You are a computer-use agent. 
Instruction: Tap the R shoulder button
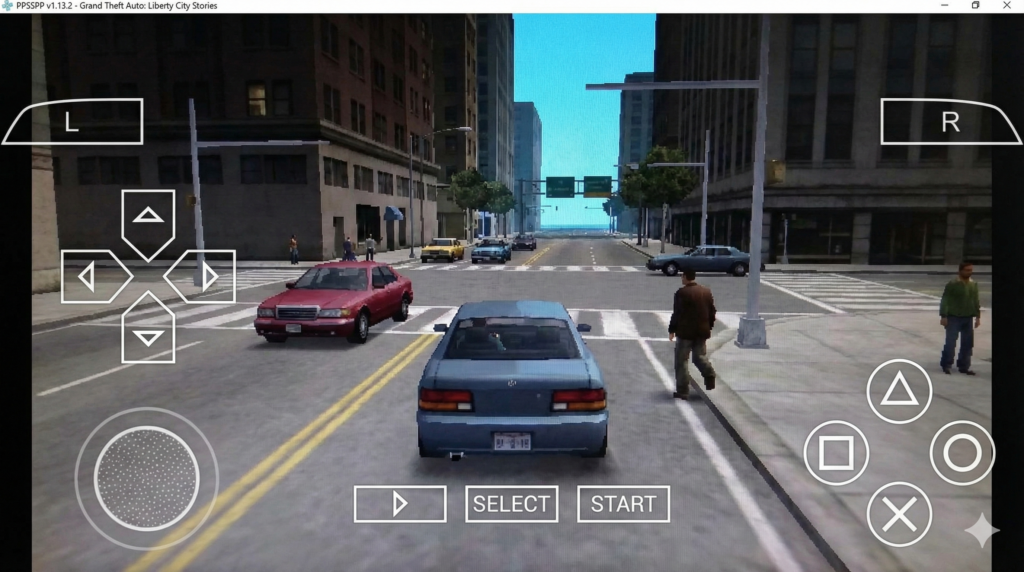pos(949,122)
